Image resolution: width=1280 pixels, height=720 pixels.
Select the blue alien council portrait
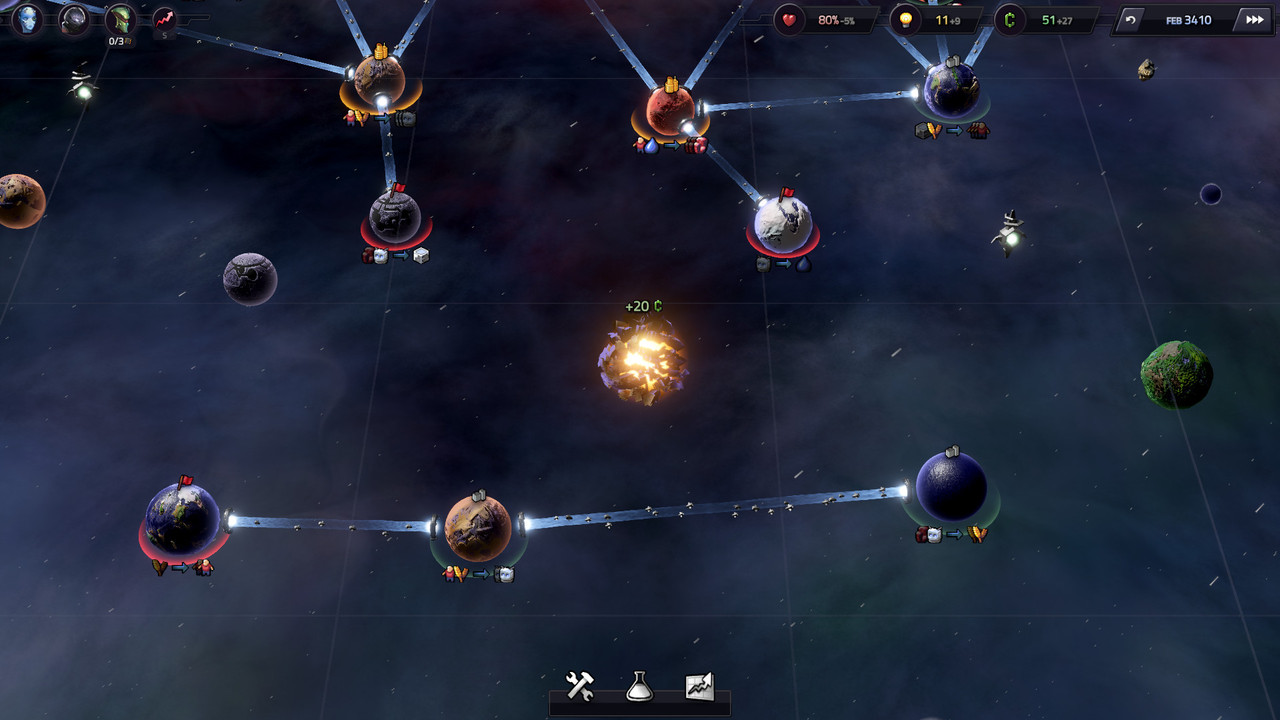click(27, 18)
